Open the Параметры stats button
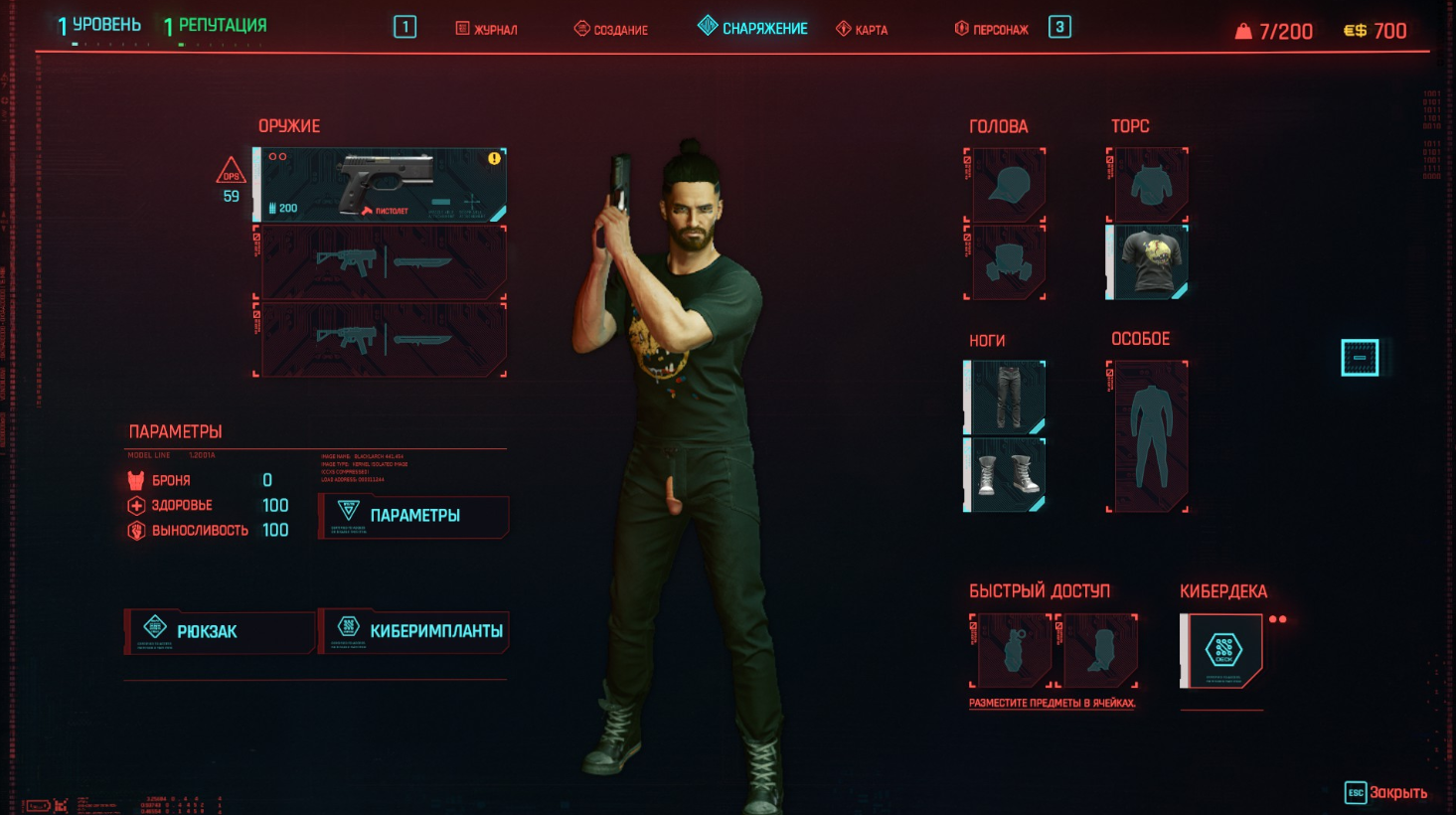The width and height of the screenshot is (1456, 815). pyautogui.click(x=413, y=516)
